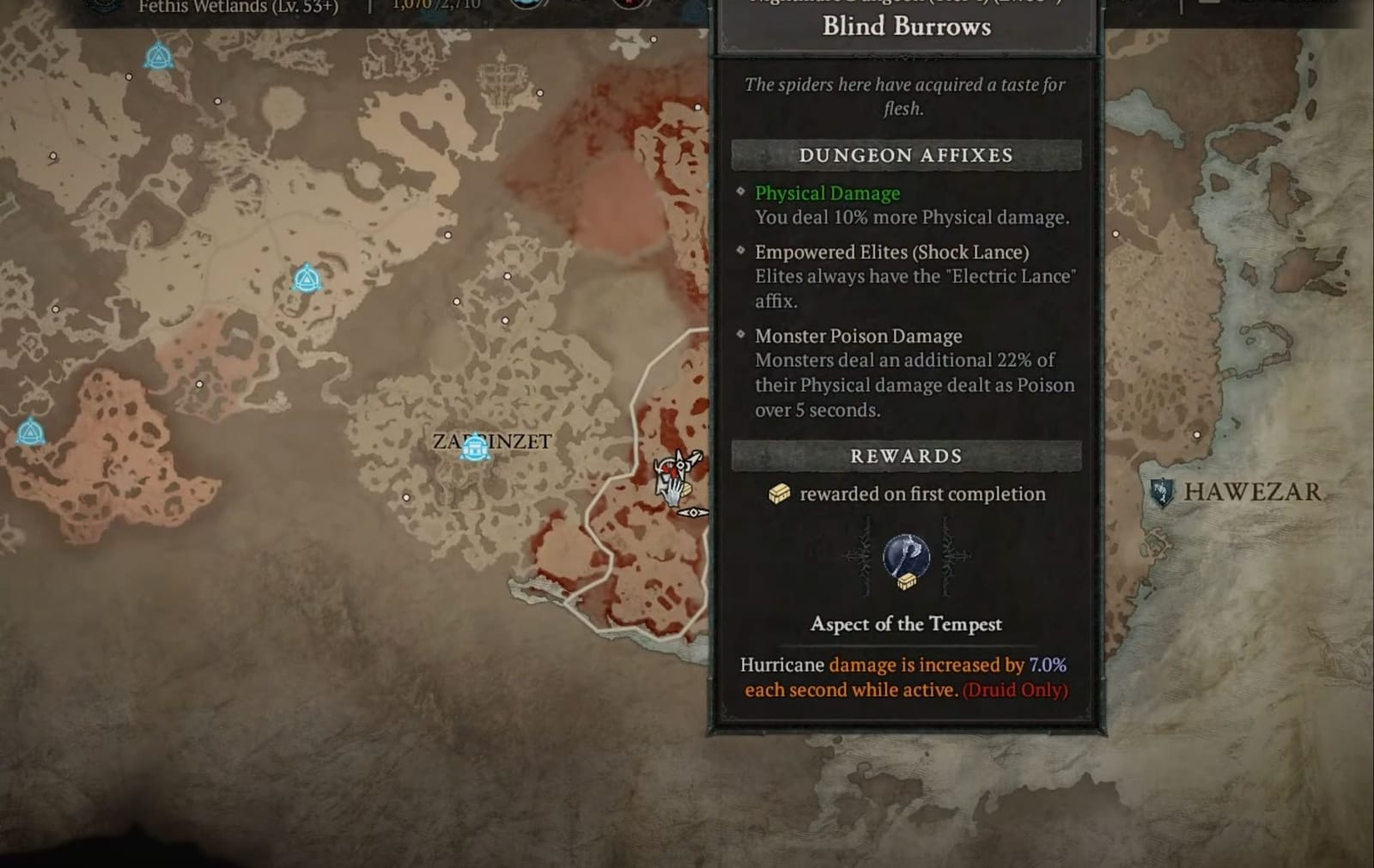The image size is (1374, 868).
Task: Click the Monster Poison Damage affix entry
Action: pyautogui.click(x=859, y=336)
